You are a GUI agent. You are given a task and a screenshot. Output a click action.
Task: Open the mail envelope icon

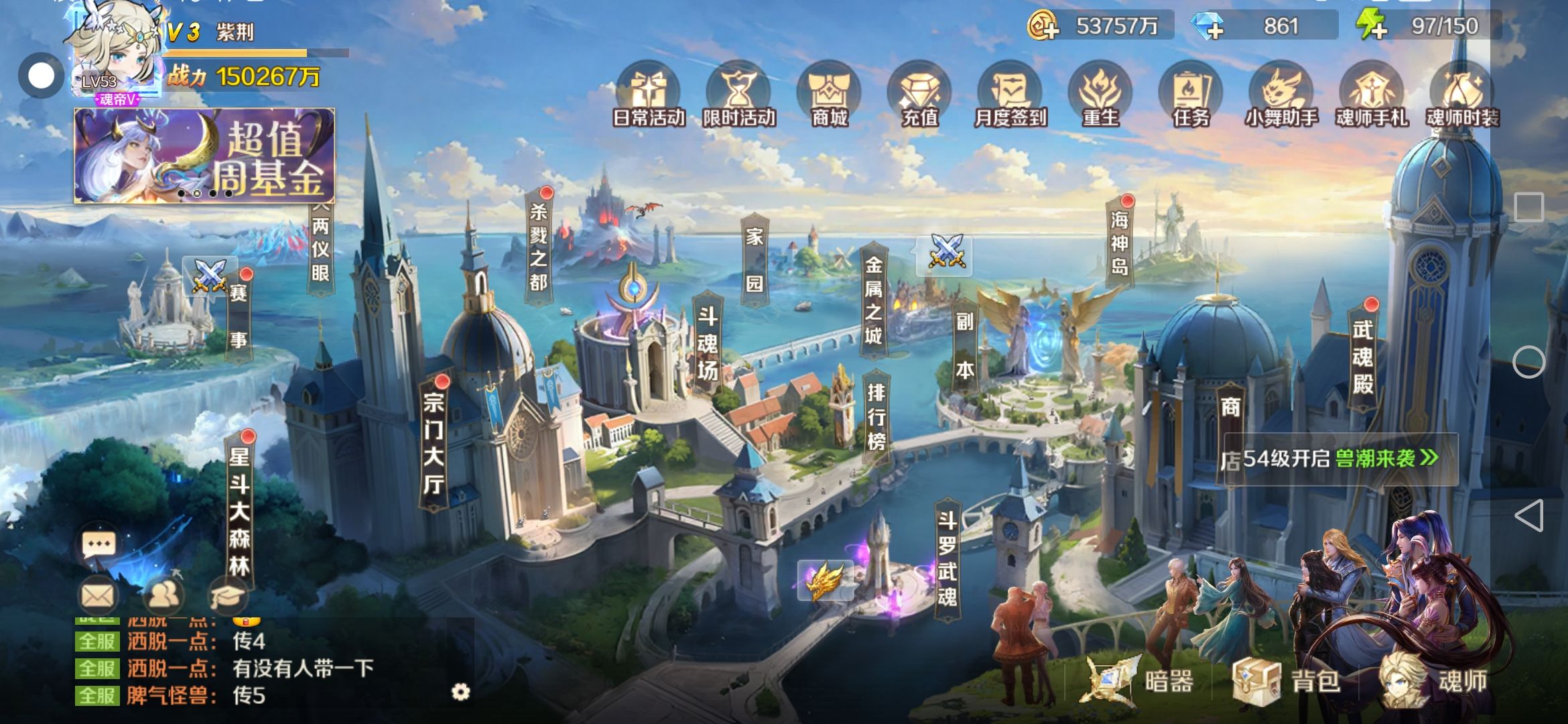click(98, 595)
